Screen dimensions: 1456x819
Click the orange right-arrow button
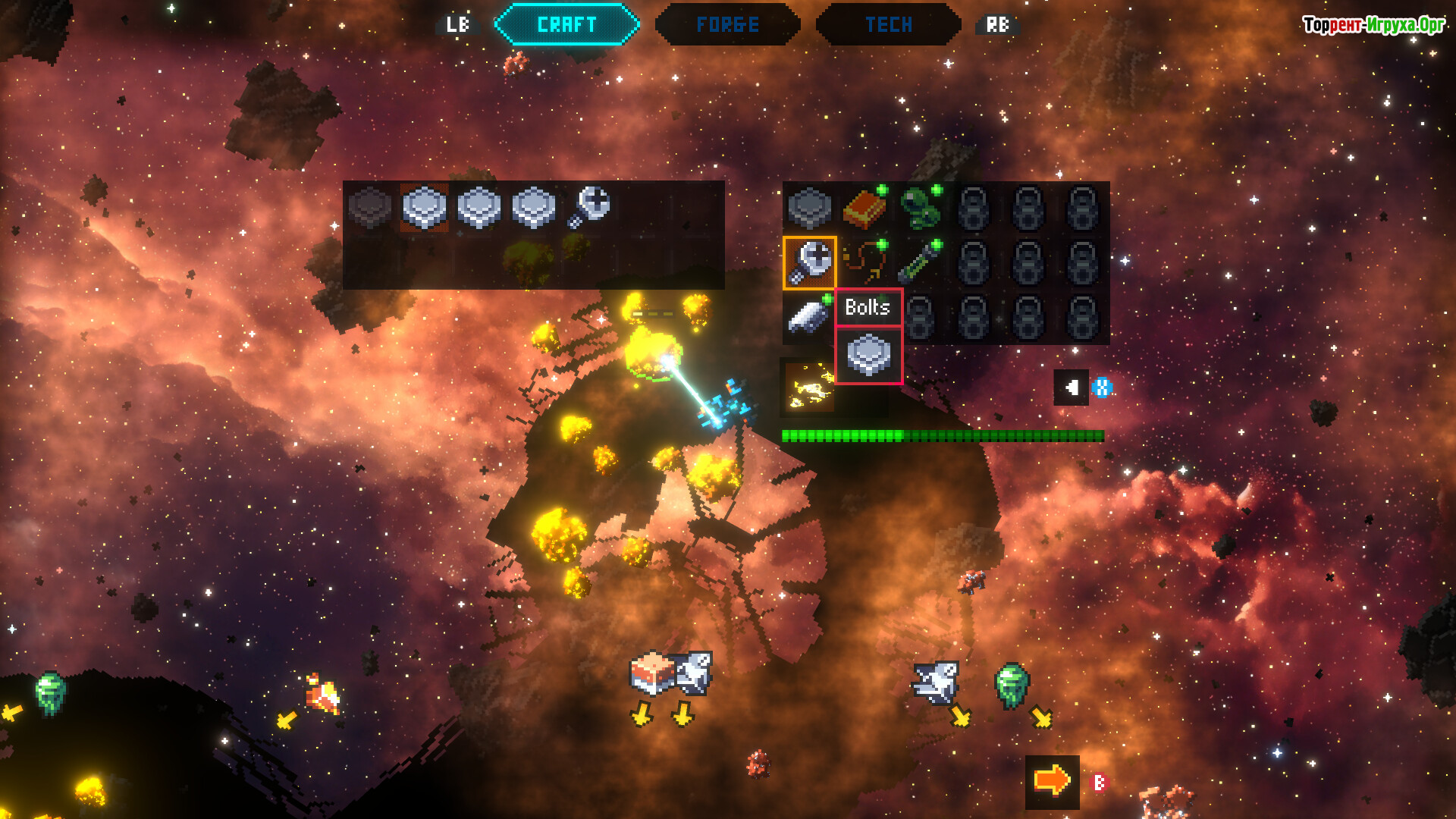(x=1052, y=781)
